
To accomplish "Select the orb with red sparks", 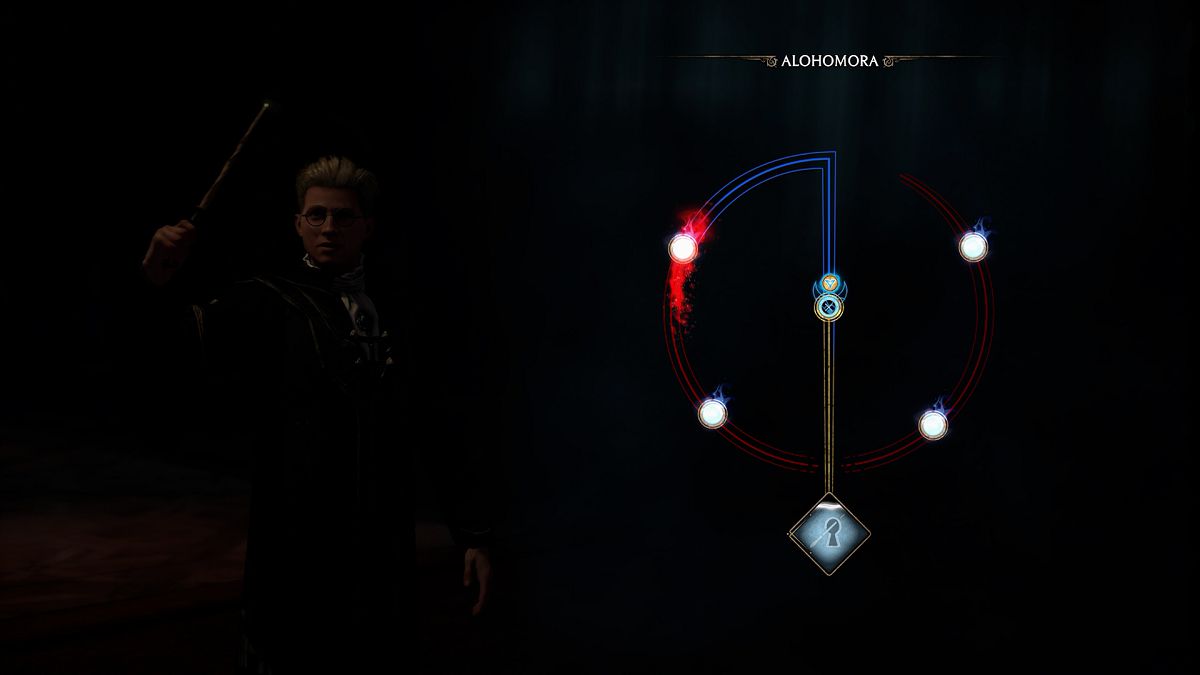I will click(x=683, y=247).
